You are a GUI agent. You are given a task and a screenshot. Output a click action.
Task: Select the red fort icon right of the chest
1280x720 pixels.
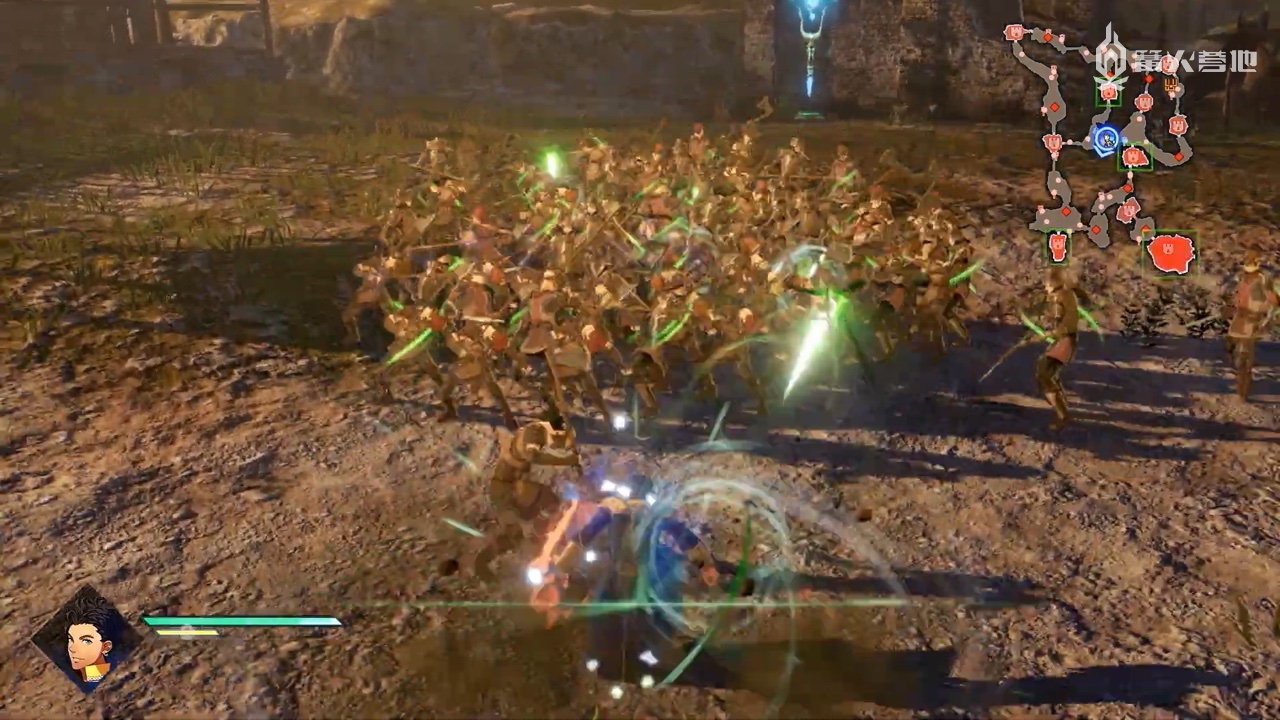pyautogui.click(x=1179, y=125)
